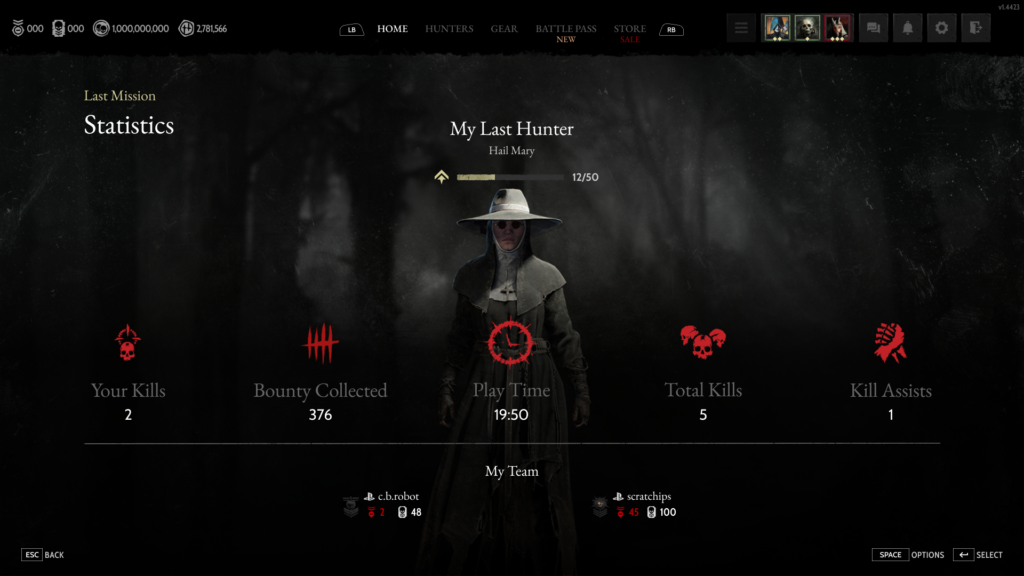Select the skull-faced hunter portrait
The image size is (1024, 576).
pos(807,28)
